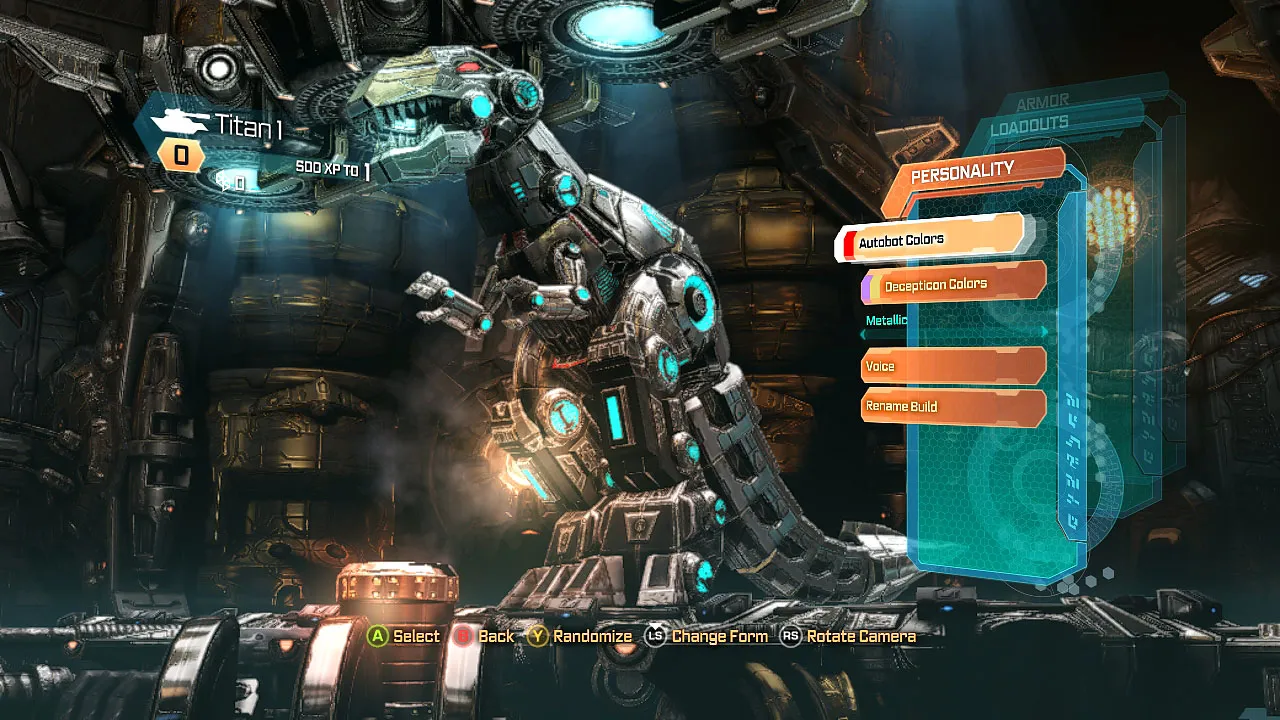Open the Voice selection
This screenshot has height=720, width=1280.
point(952,366)
